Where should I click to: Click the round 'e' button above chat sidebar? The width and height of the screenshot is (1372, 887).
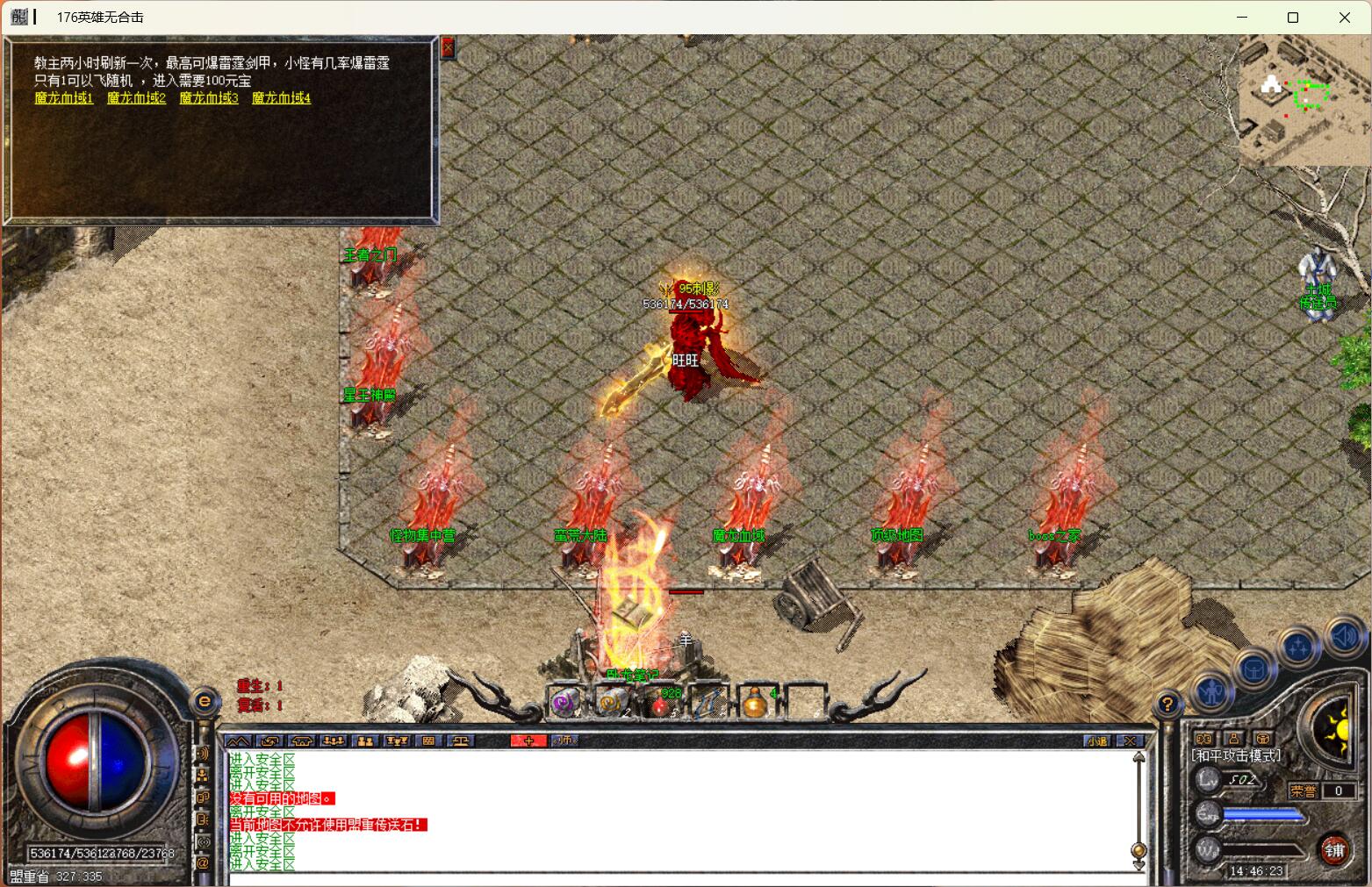coord(205,700)
